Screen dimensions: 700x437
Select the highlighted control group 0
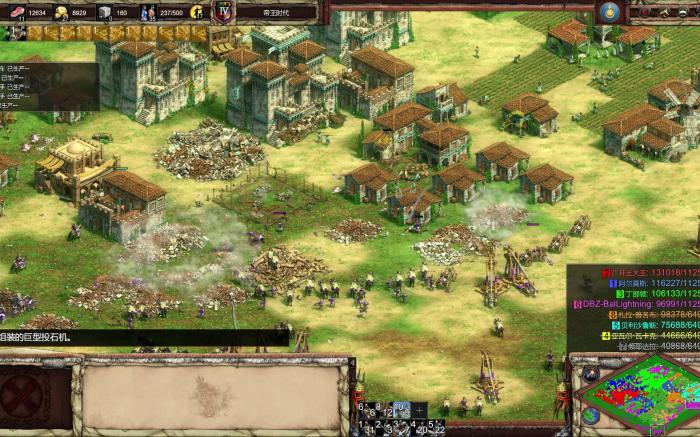click(x=401, y=408)
